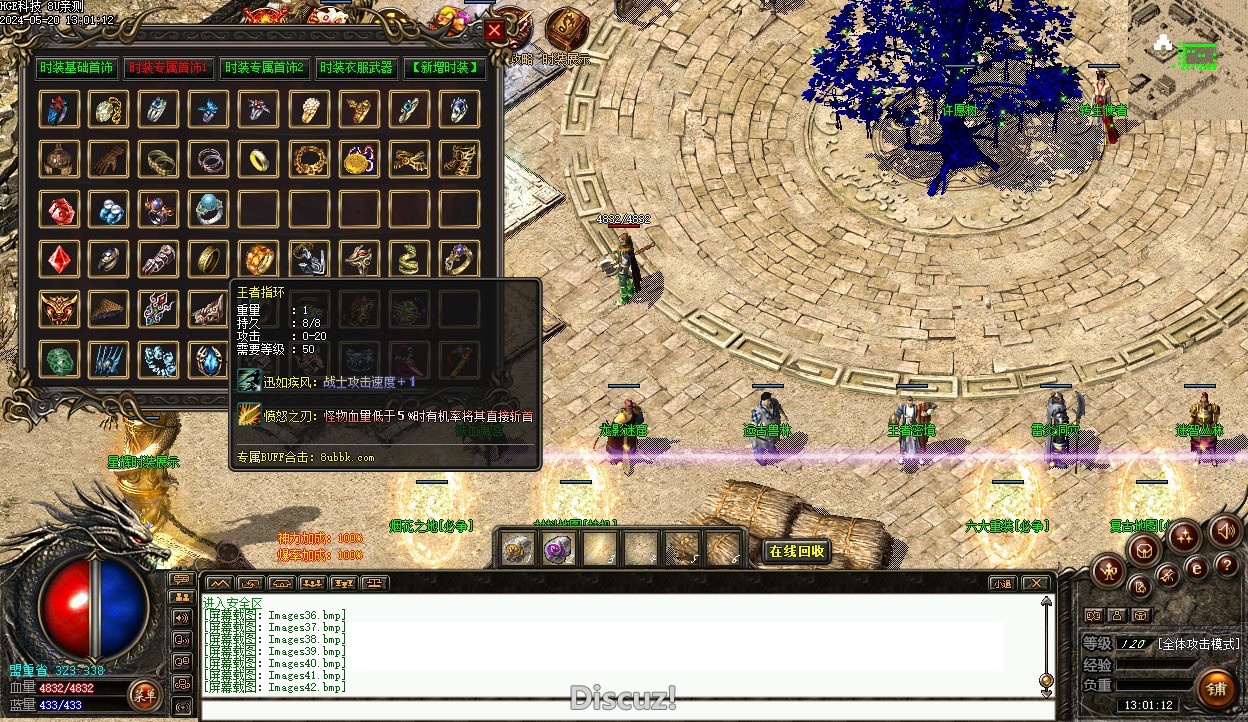This screenshot has height=722, width=1248.
Task: Switch to the 时装基础首饰 tab
Action: click(76, 68)
